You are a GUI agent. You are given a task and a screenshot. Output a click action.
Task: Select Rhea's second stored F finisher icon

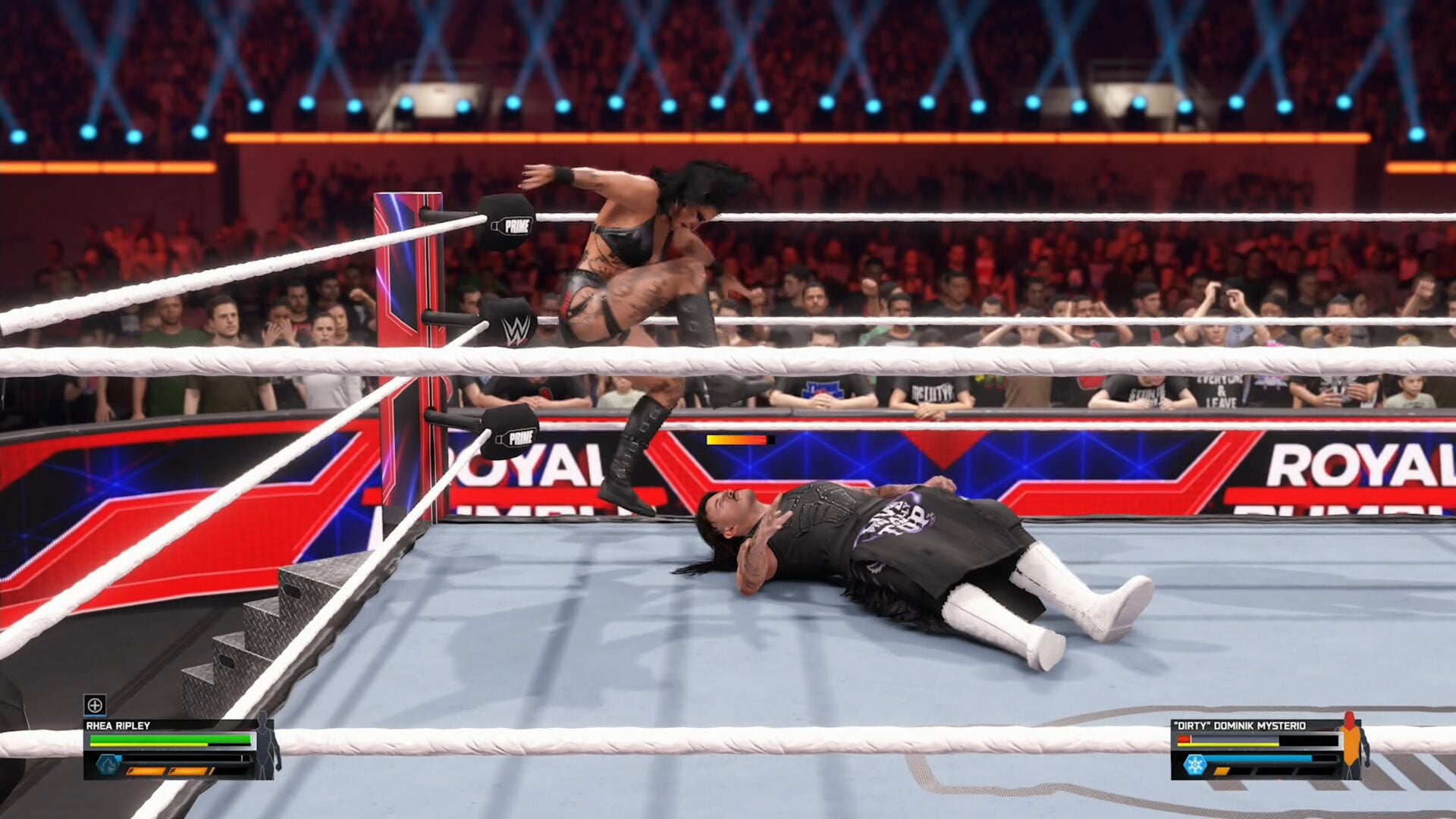point(187,772)
